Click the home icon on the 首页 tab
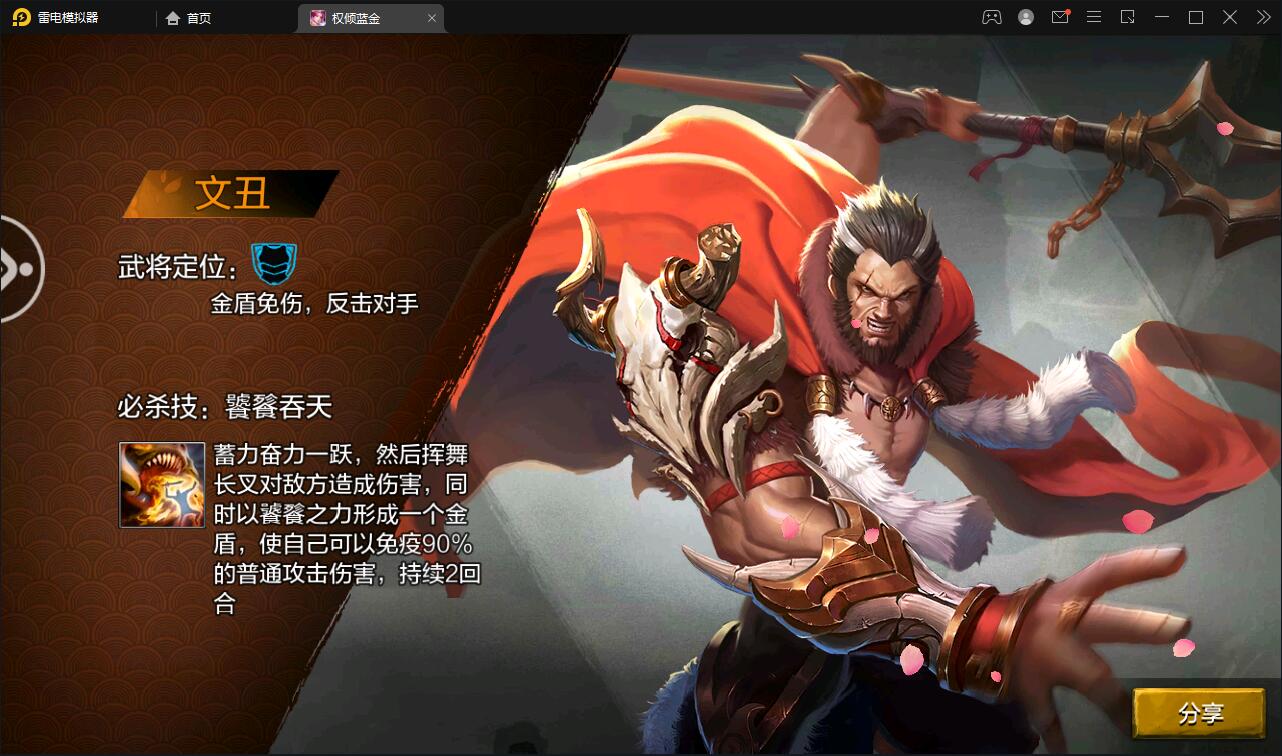The height and width of the screenshot is (756, 1282). (173, 17)
